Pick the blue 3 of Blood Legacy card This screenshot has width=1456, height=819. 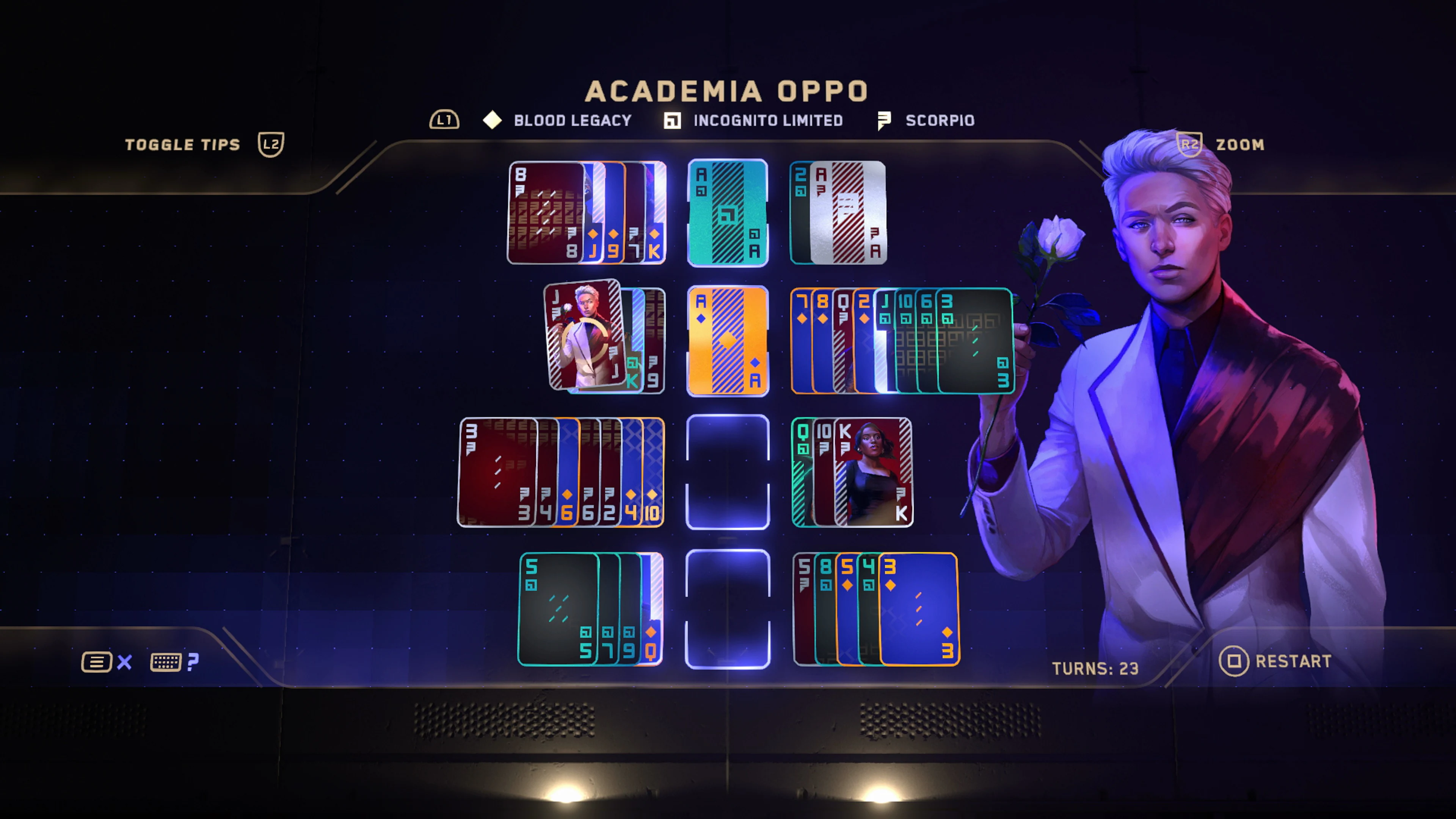(x=918, y=609)
